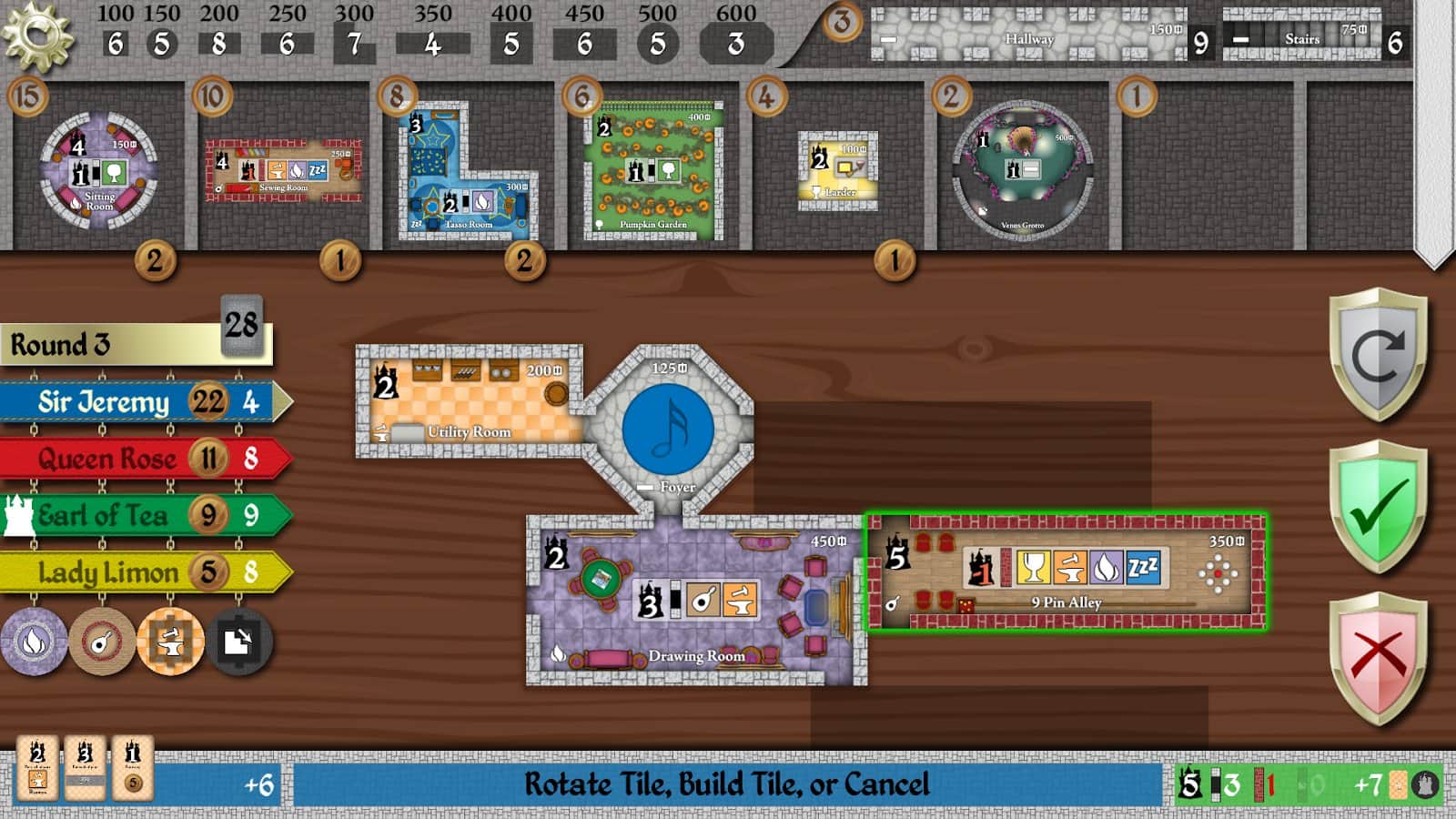Click the leftmost bonus card showing 2
The height and width of the screenshot is (819, 1456).
coord(36,767)
